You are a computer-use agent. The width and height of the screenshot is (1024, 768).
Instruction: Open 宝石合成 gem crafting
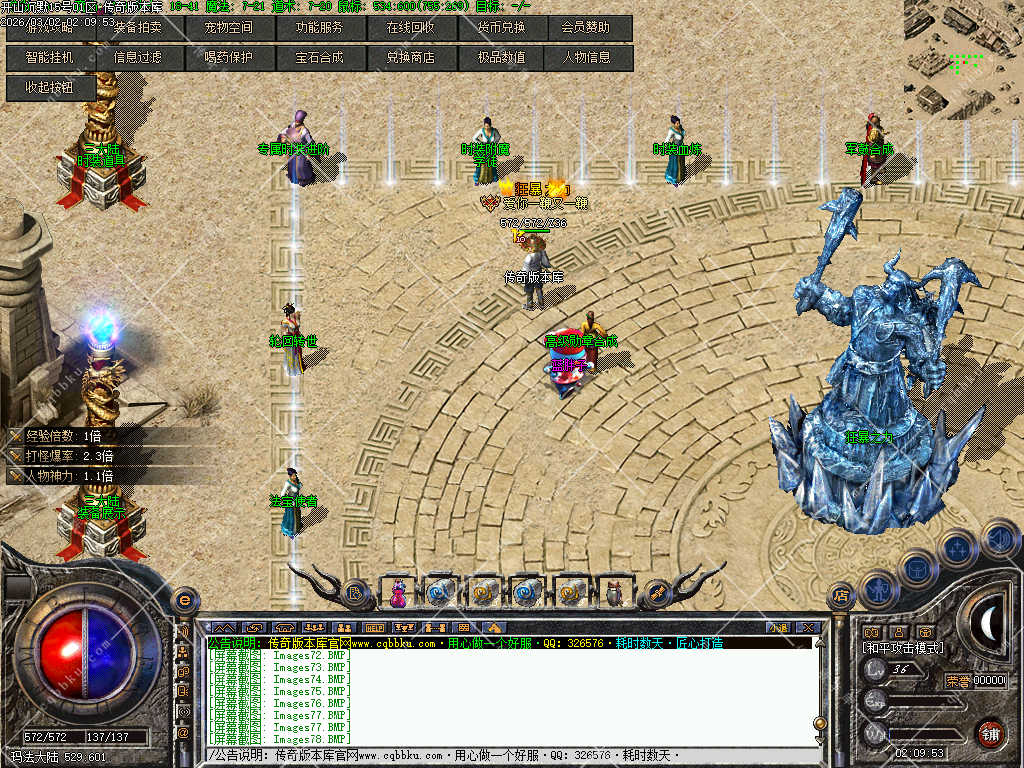click(x=319, y=57)
